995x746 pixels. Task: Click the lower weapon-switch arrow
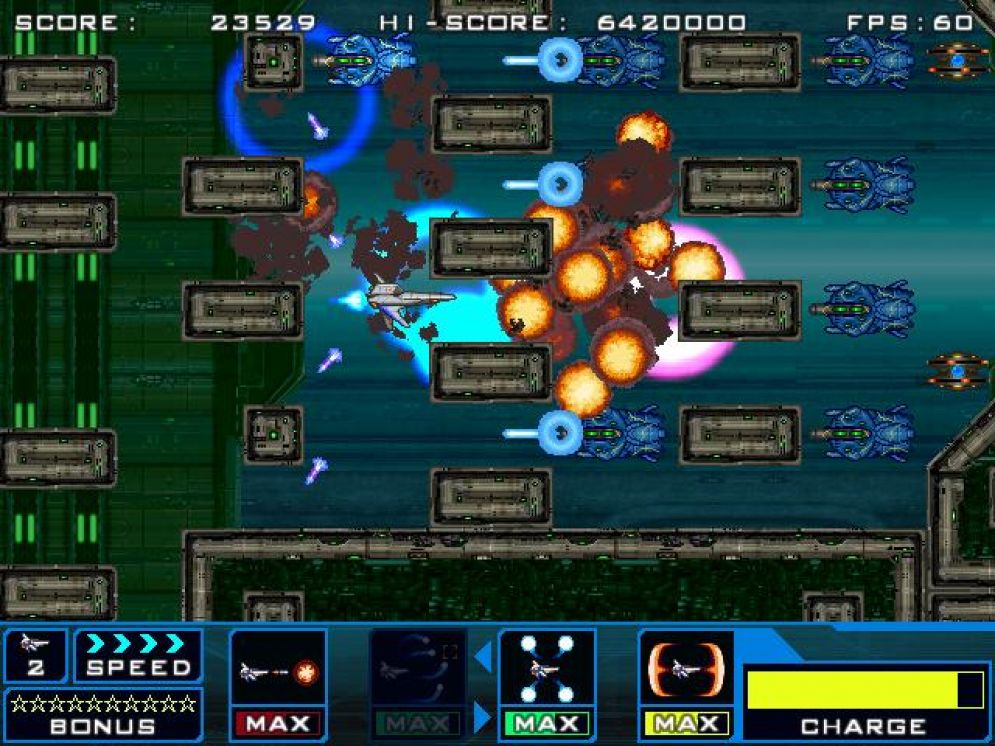[x=483, y=716]
